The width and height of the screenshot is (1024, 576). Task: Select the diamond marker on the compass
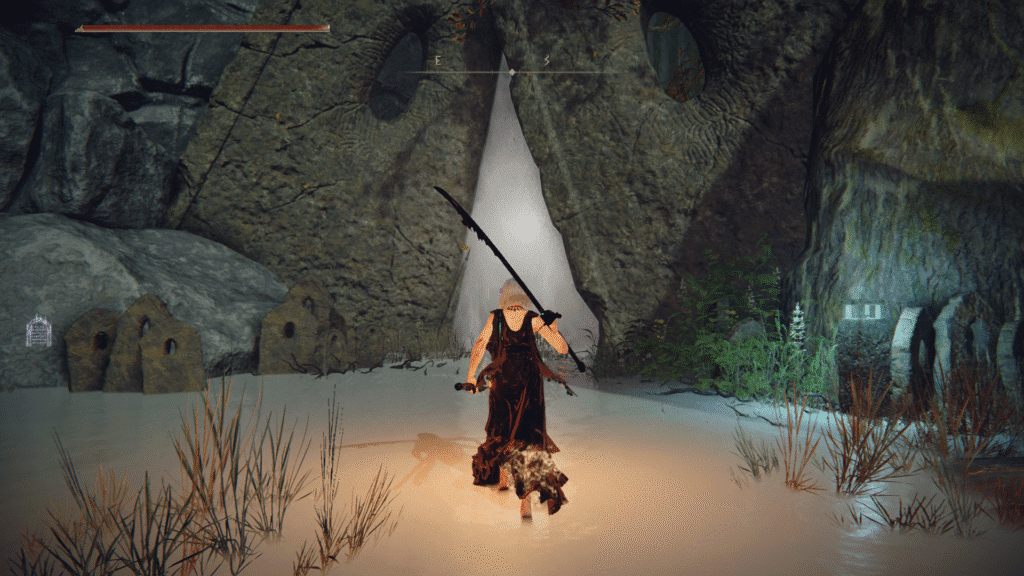[512, 72]
